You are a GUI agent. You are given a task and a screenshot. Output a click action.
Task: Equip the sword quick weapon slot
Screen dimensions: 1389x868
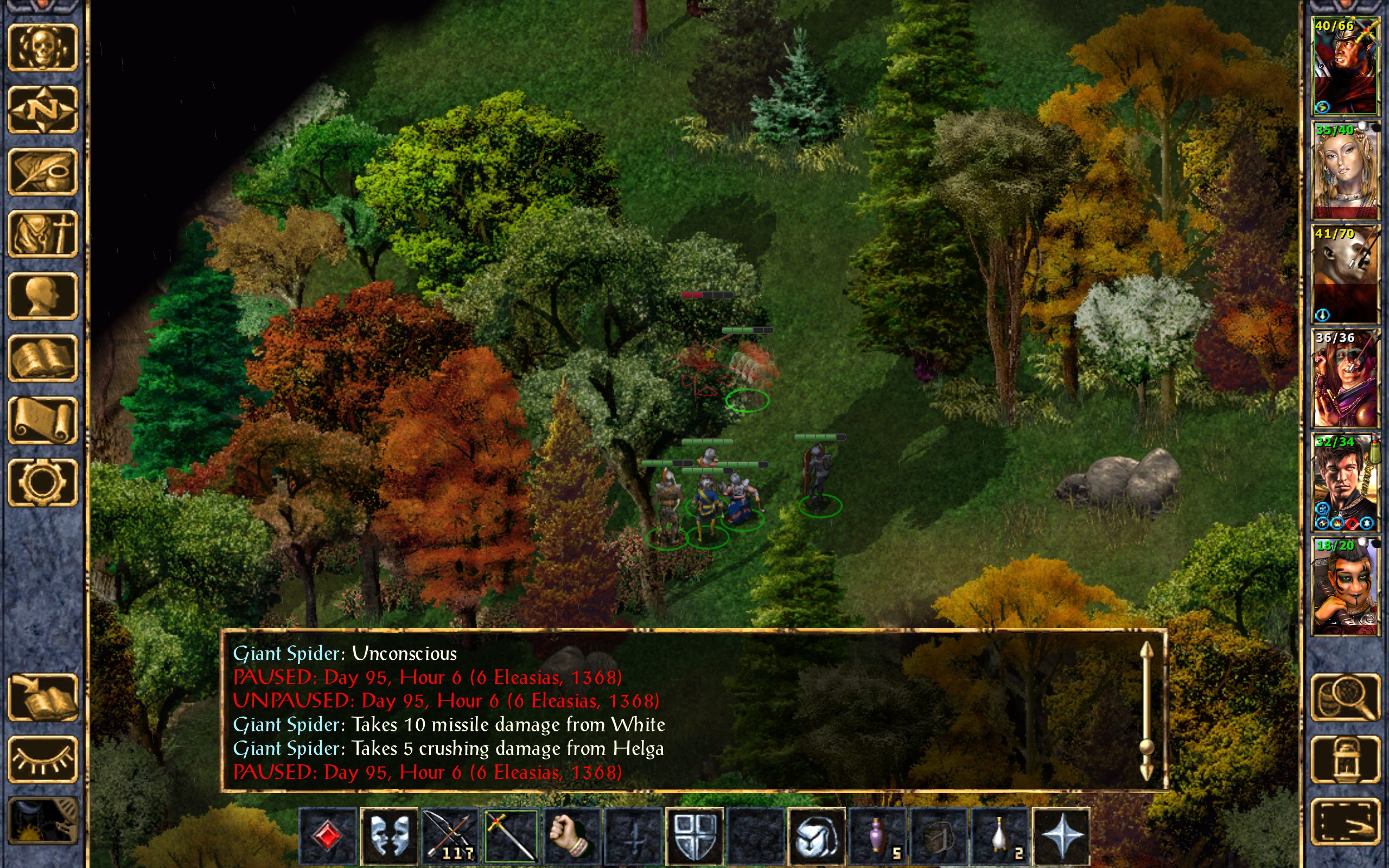coord(511,837)
